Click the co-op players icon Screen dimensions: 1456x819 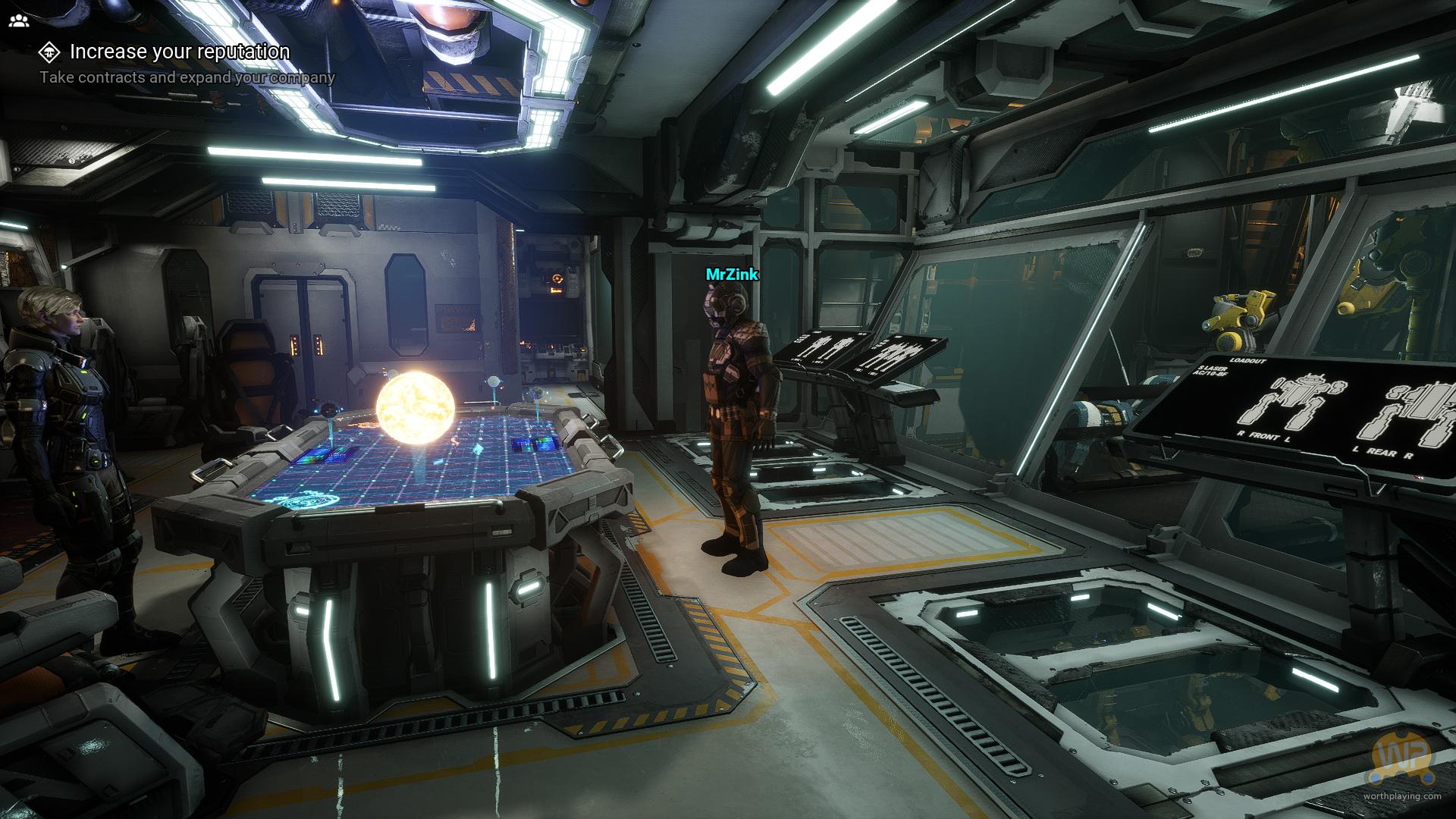tap(18, 20)
